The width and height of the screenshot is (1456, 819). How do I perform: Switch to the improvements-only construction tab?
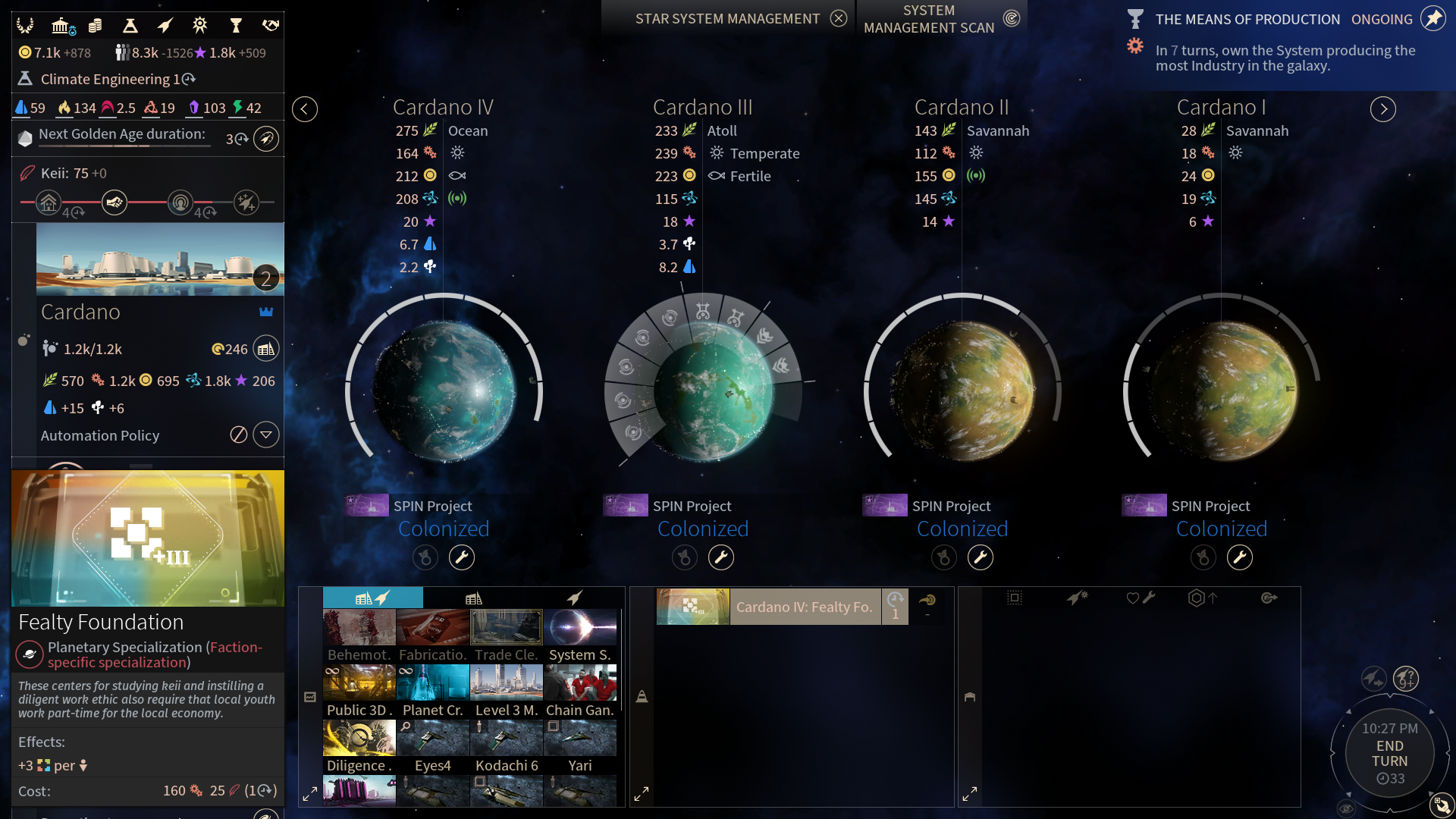point(474,598)
